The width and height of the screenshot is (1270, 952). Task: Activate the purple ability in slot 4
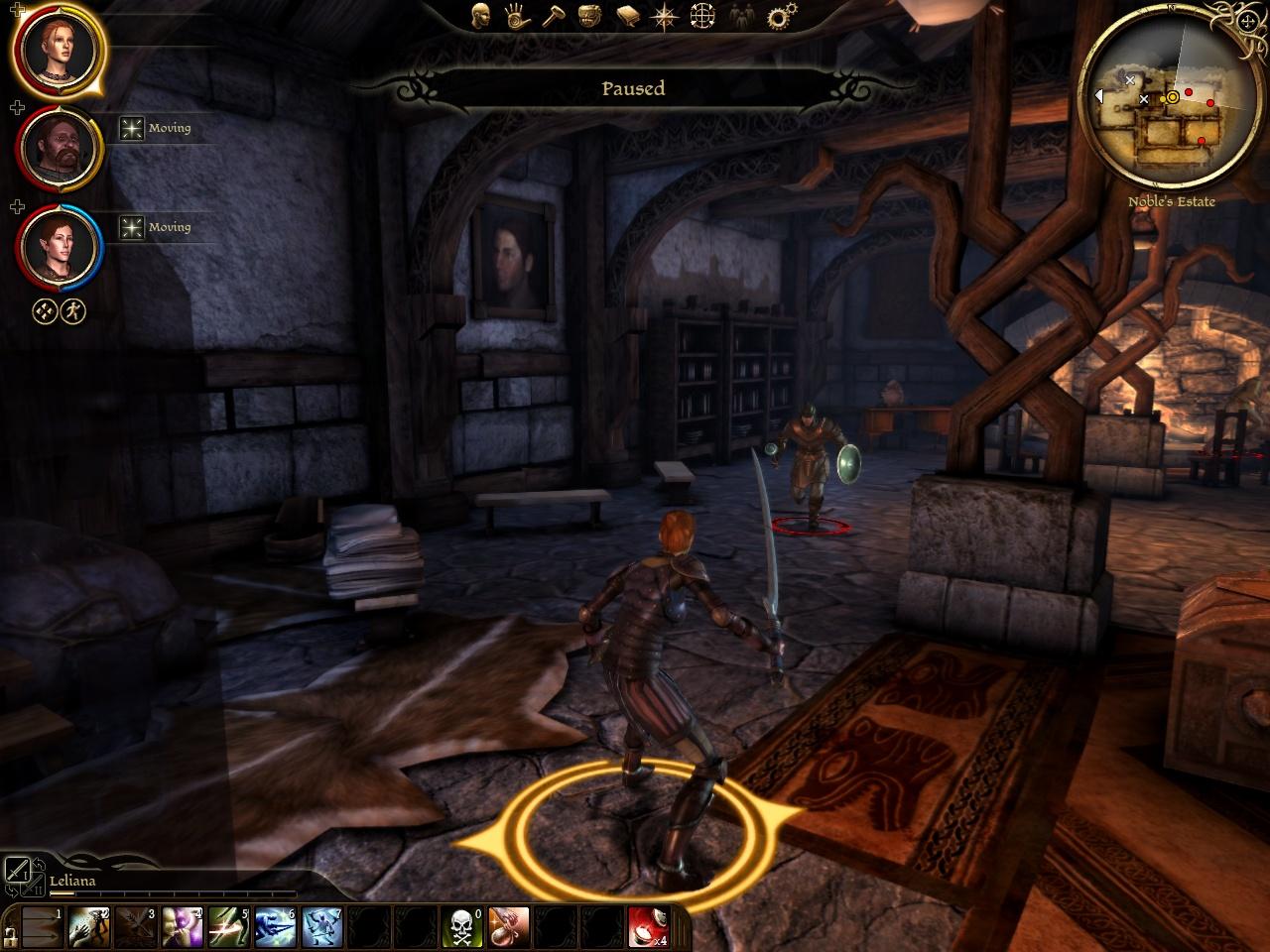tap(182, 926)
